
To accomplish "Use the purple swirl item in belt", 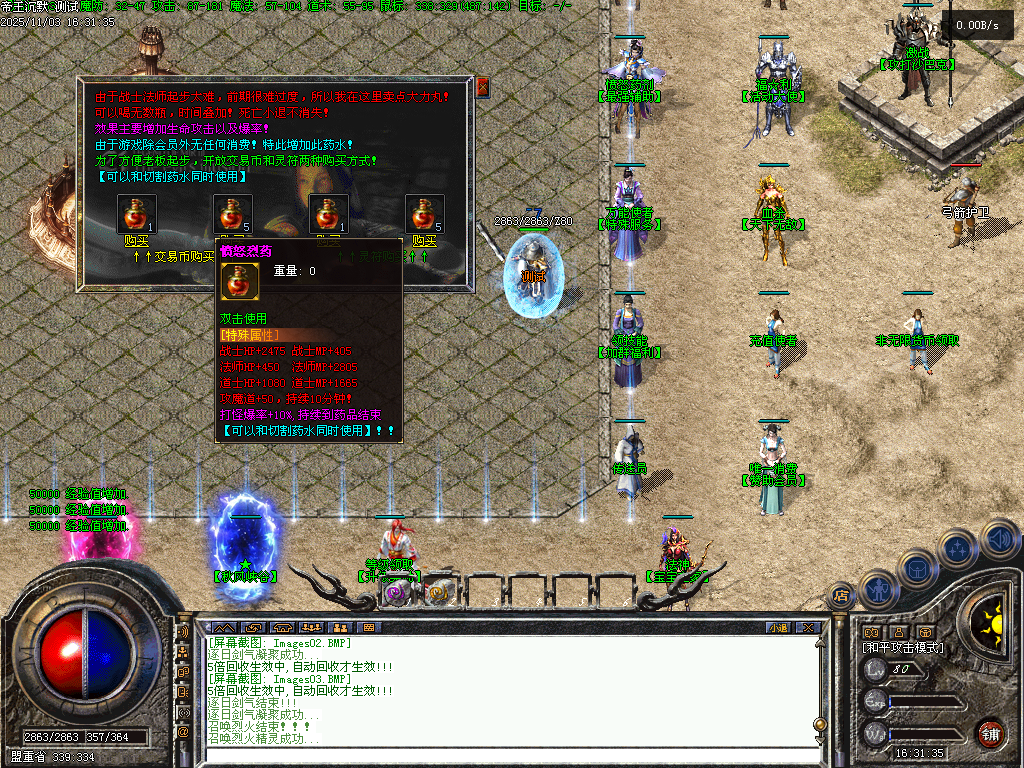I will click(x=395, y=592).
